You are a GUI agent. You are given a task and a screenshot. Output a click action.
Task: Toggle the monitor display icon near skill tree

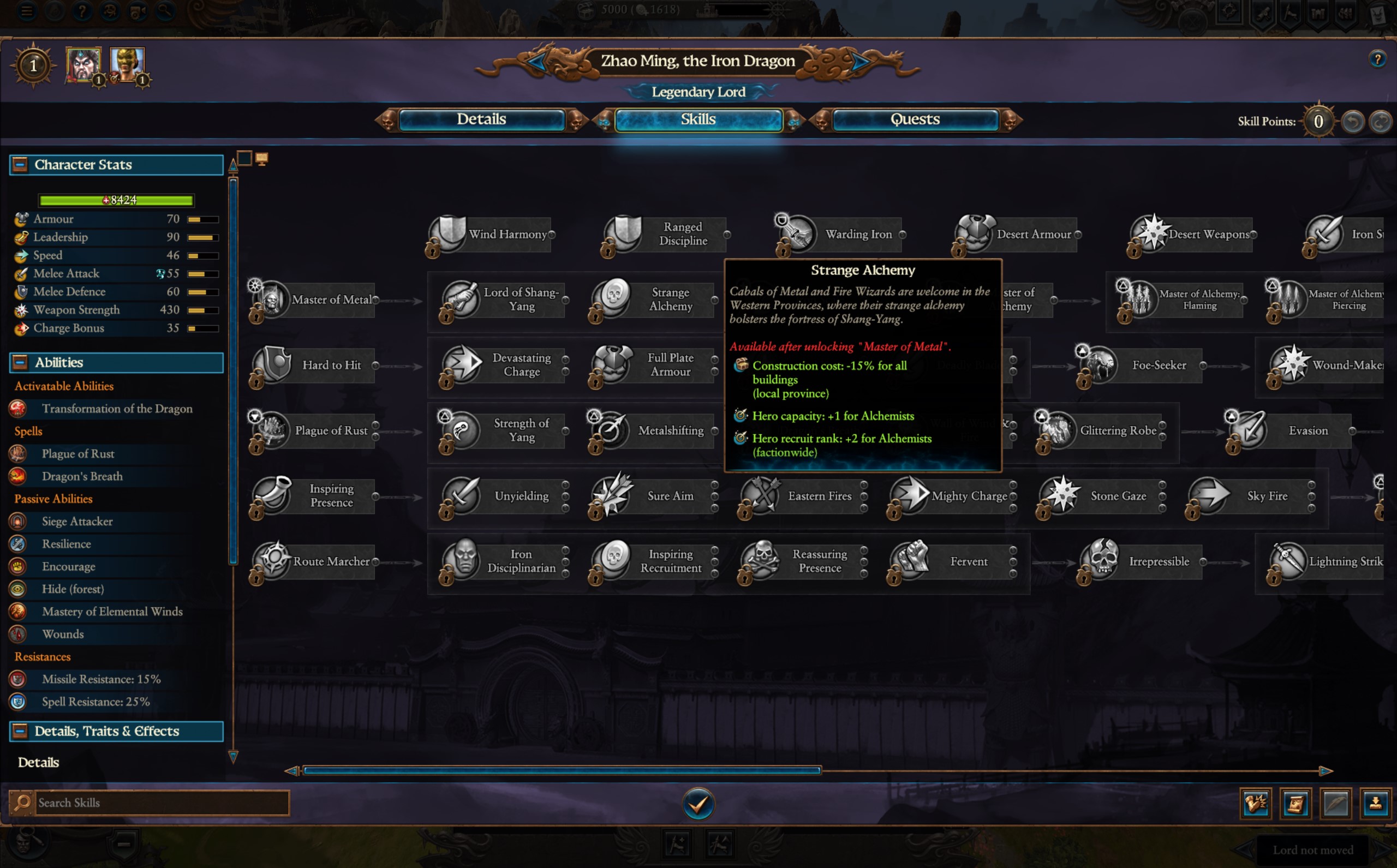262,157
